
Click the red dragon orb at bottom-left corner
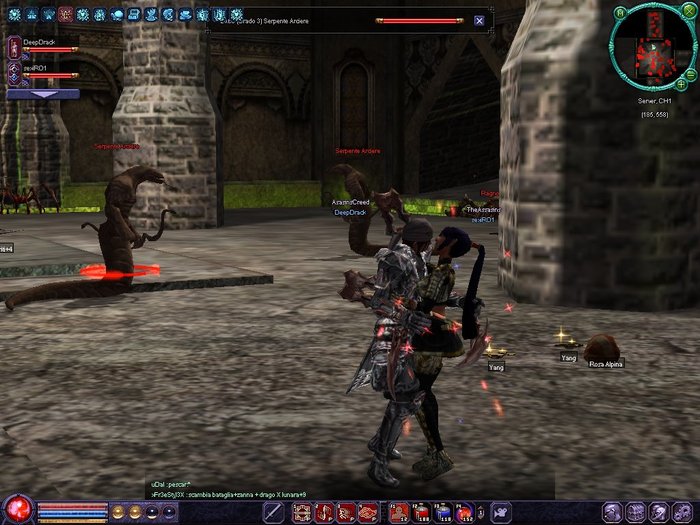coord(17,510)
